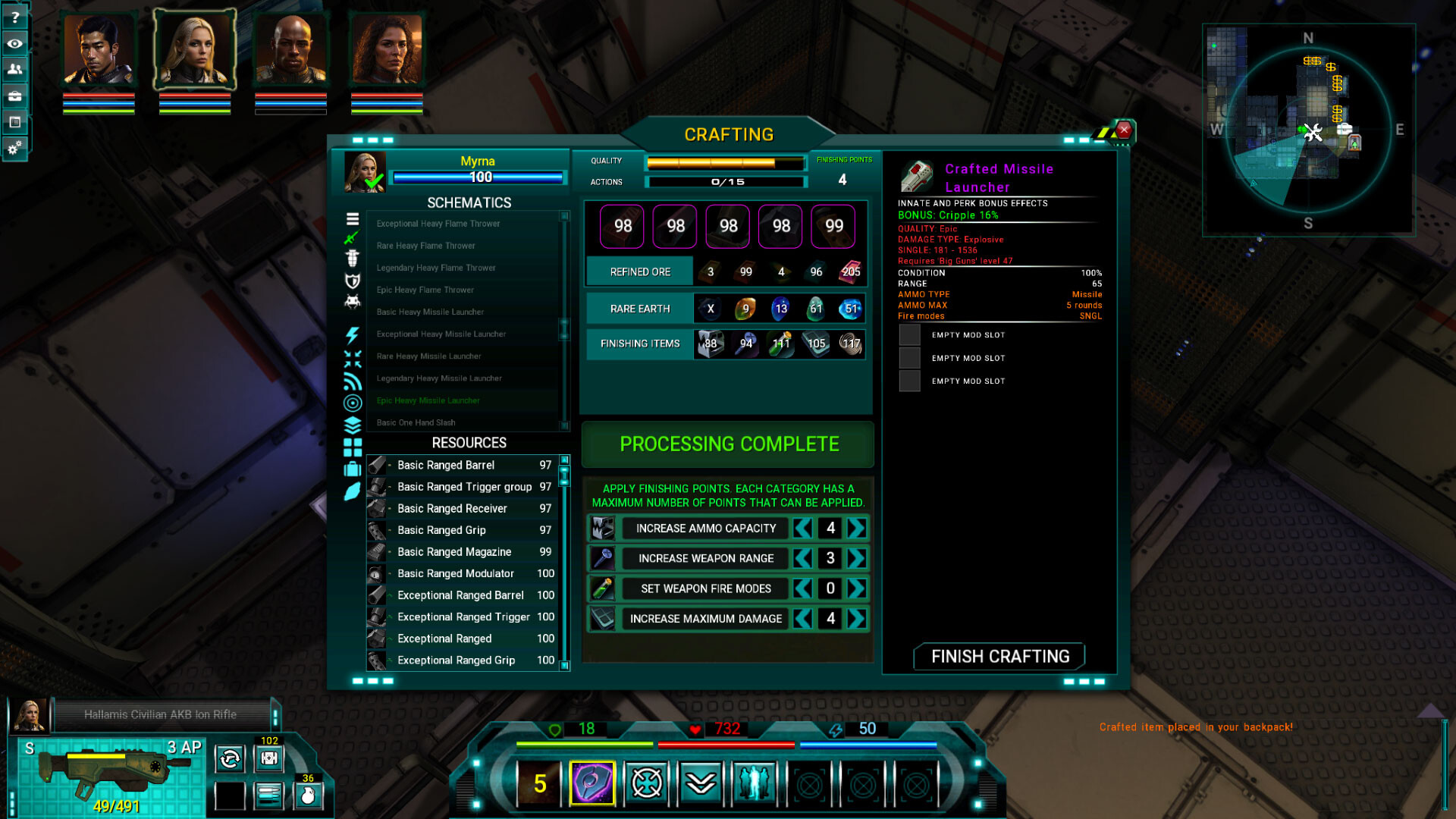Pick the Basic Ranged Barrel resource
Screen dimensions: 1456x819
(446, 465)
